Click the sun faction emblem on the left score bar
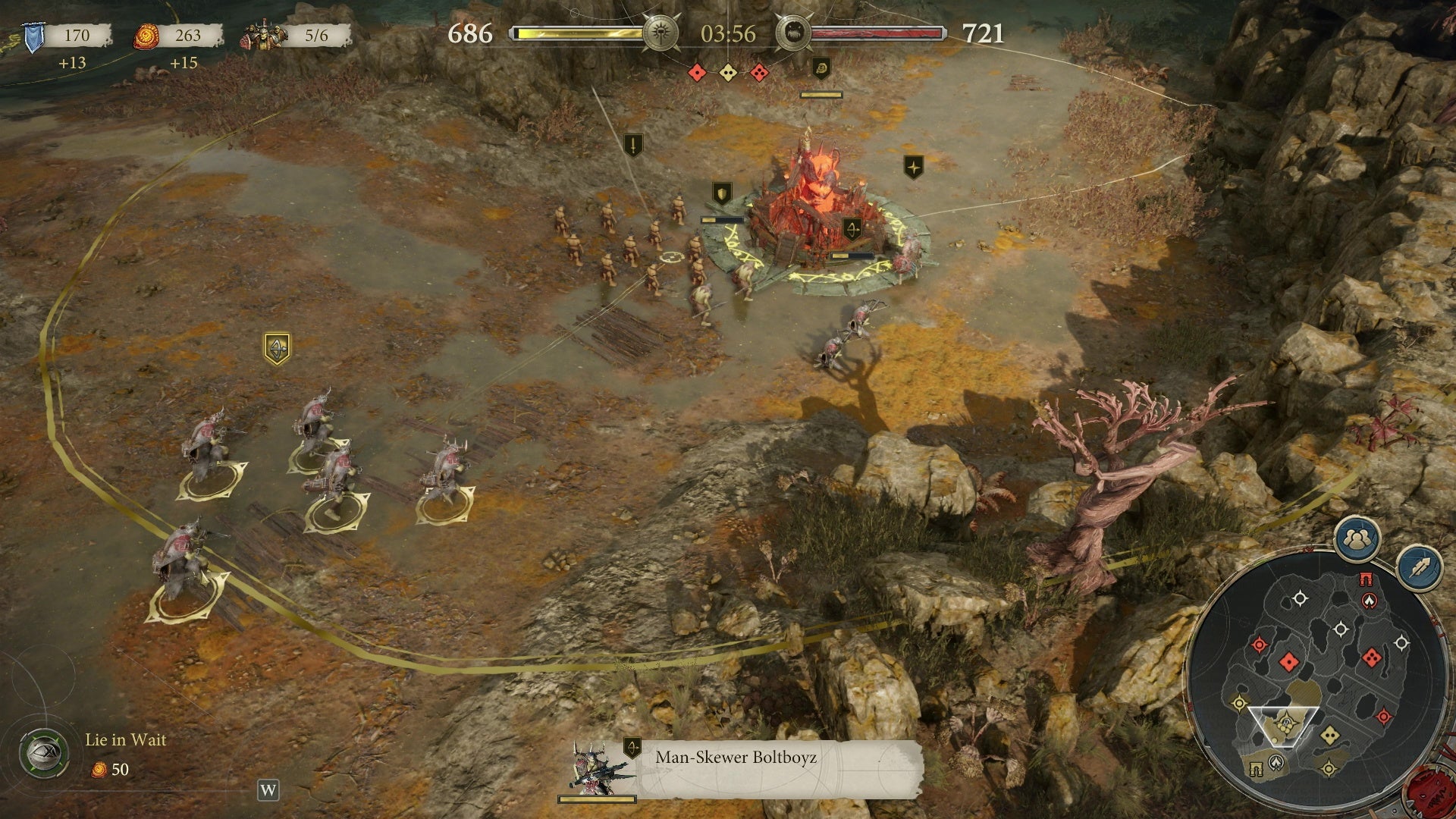This screenshot has height=819, width=1456. pyautogui.click(x=660, y=33)
